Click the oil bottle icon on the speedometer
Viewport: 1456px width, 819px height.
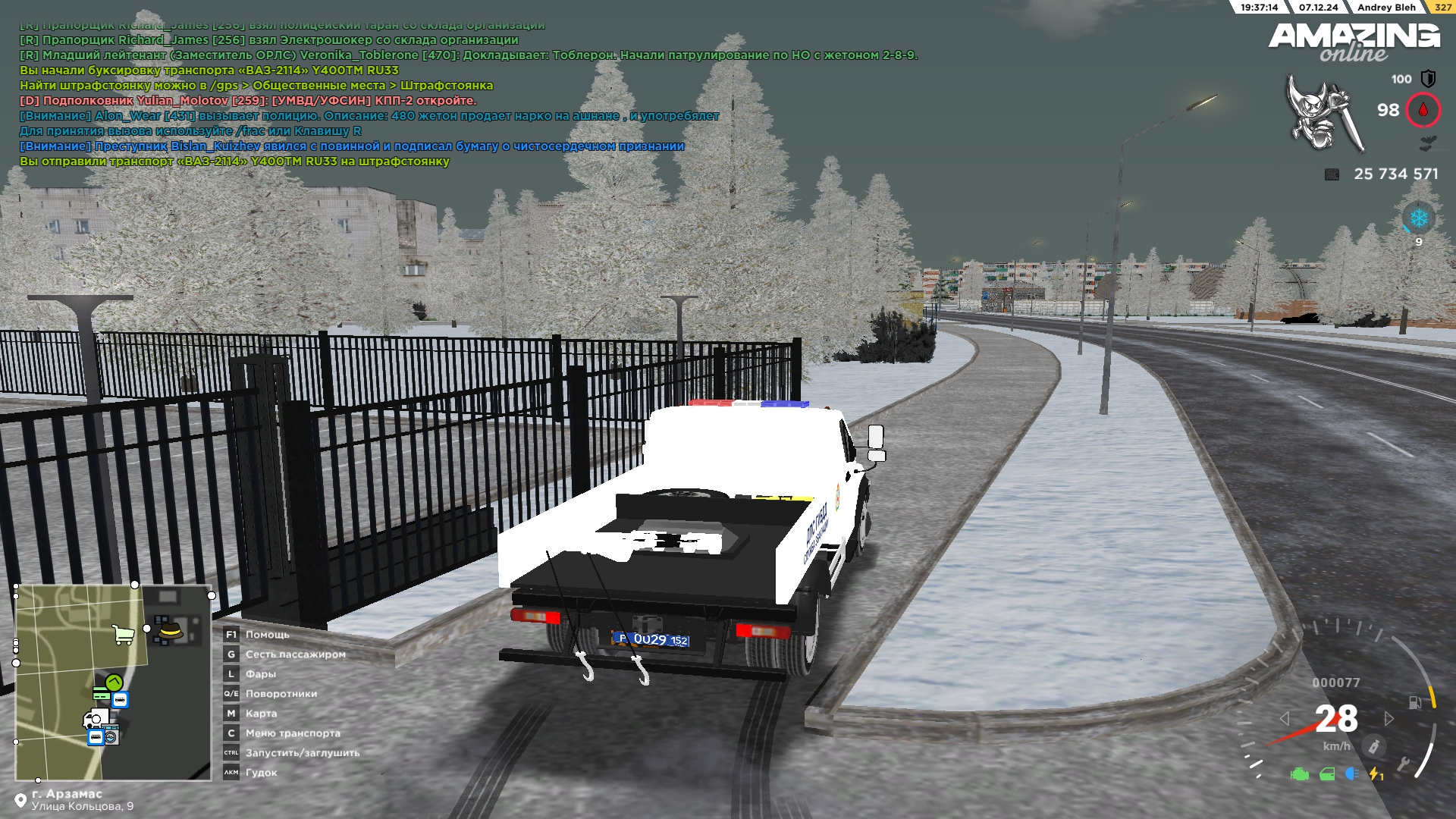(1373, 746)
